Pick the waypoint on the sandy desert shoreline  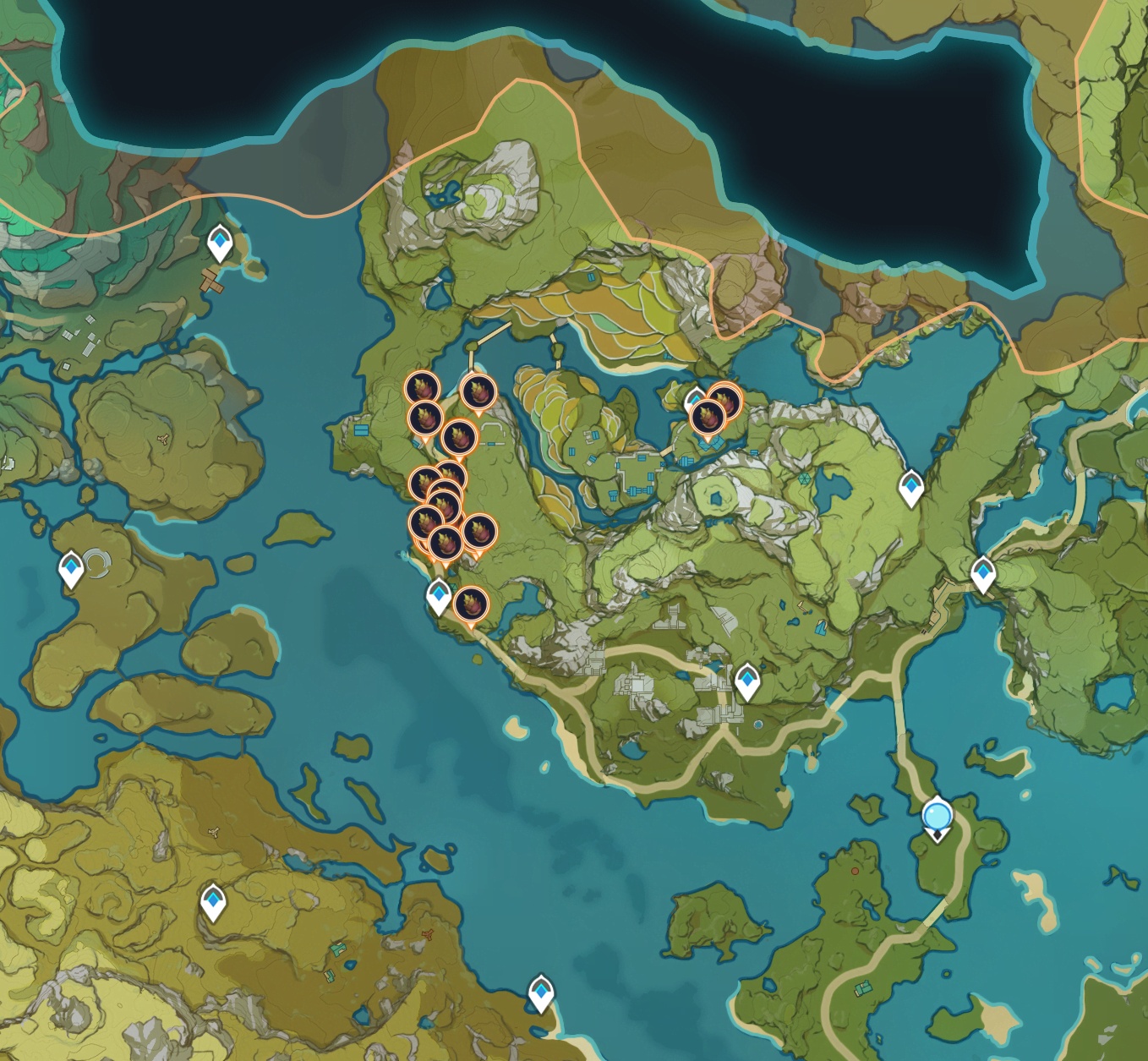point(540,993)
